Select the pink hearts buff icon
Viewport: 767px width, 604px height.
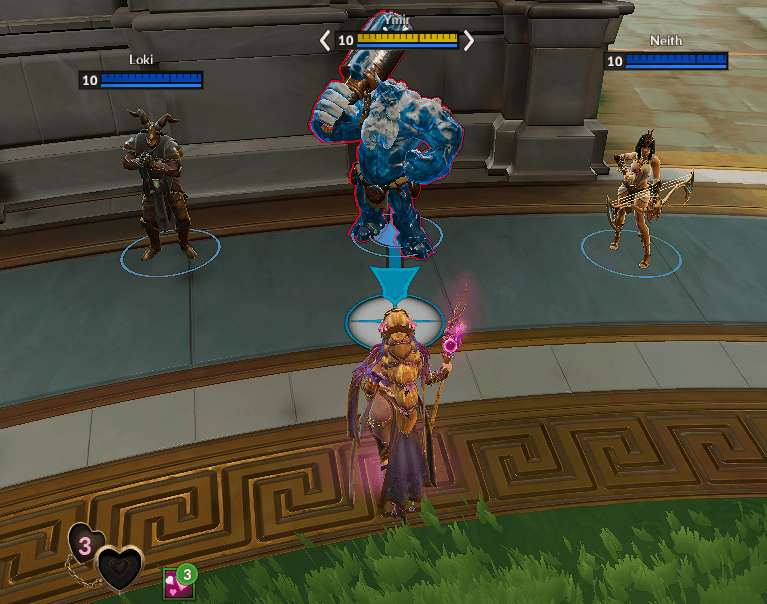(x=176, y=582)
